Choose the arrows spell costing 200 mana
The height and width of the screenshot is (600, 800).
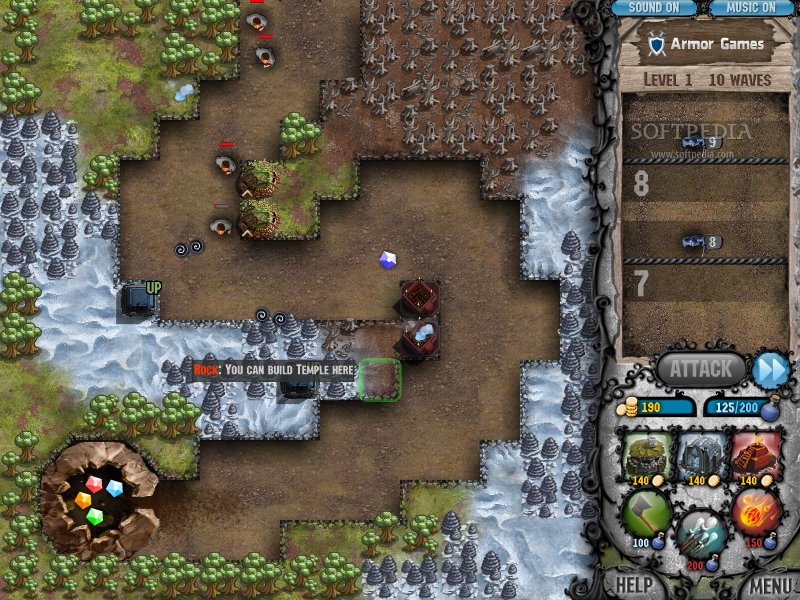click(x=701, y=535)
